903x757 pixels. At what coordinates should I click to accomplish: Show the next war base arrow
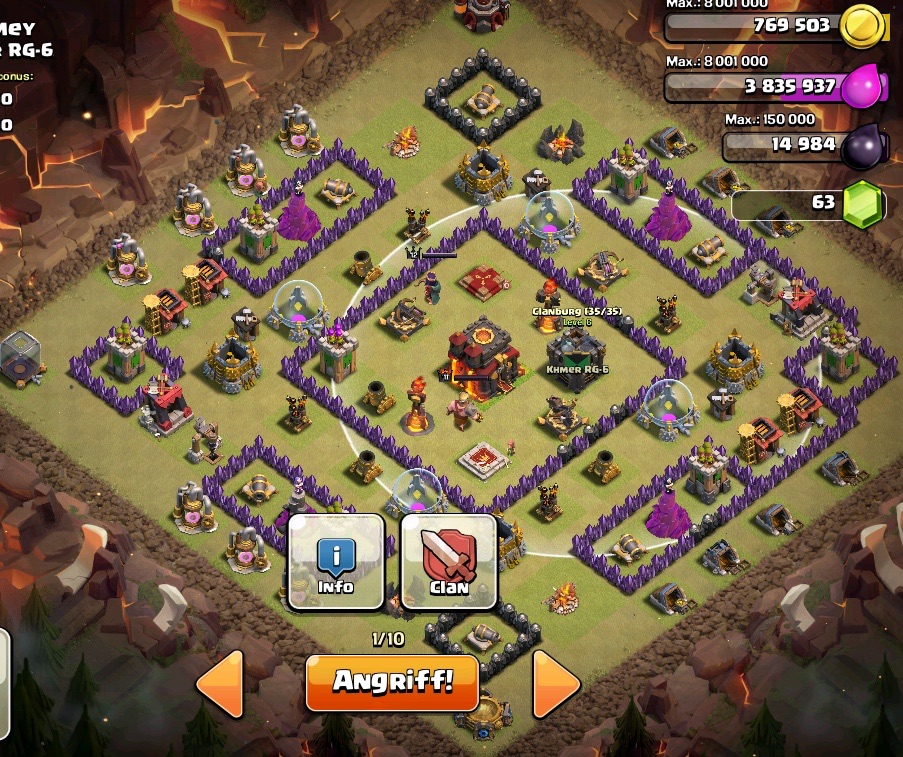pyautogui.click(x=556, y=684)
